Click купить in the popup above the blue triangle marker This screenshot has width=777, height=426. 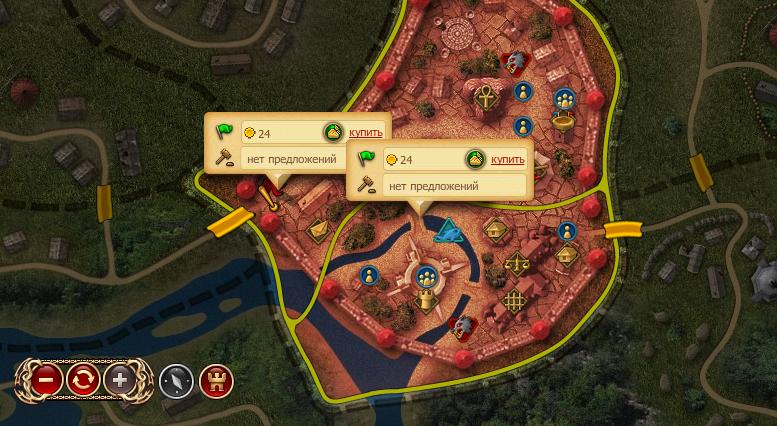[508, 160]
